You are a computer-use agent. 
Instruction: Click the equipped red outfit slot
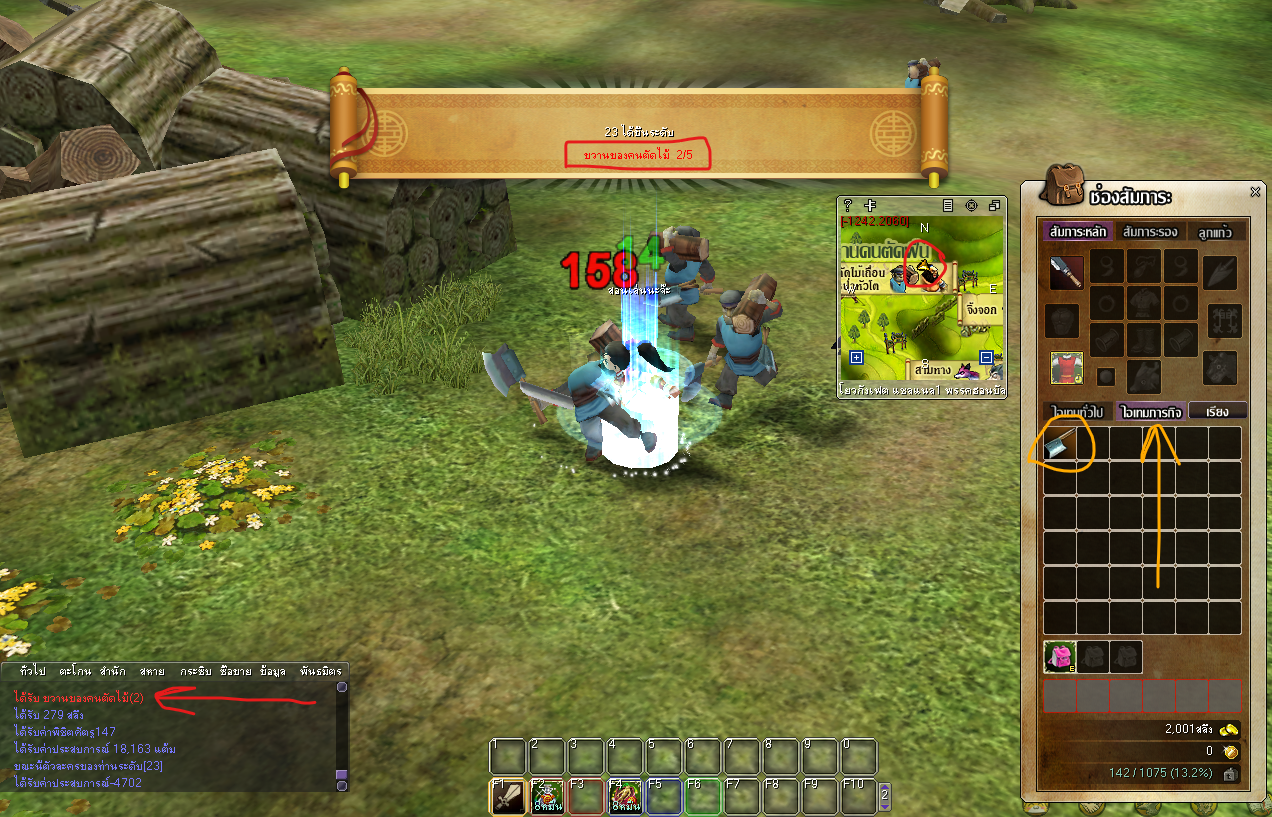click(x=1066, y=368)
